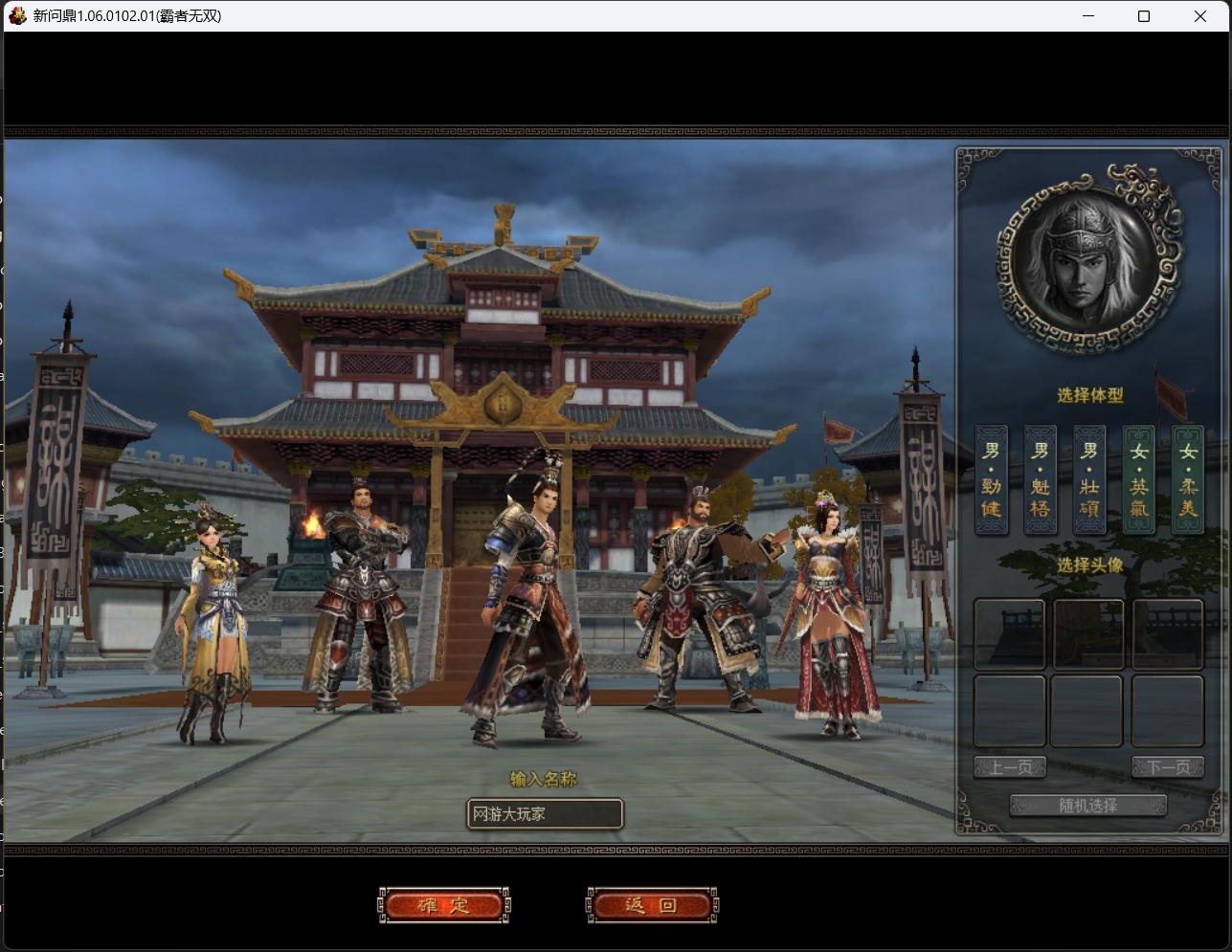Screen dimensions: 1232x952
Task: Select the 男·壮硕 body type option
Action: click(x=1089, y=480)
